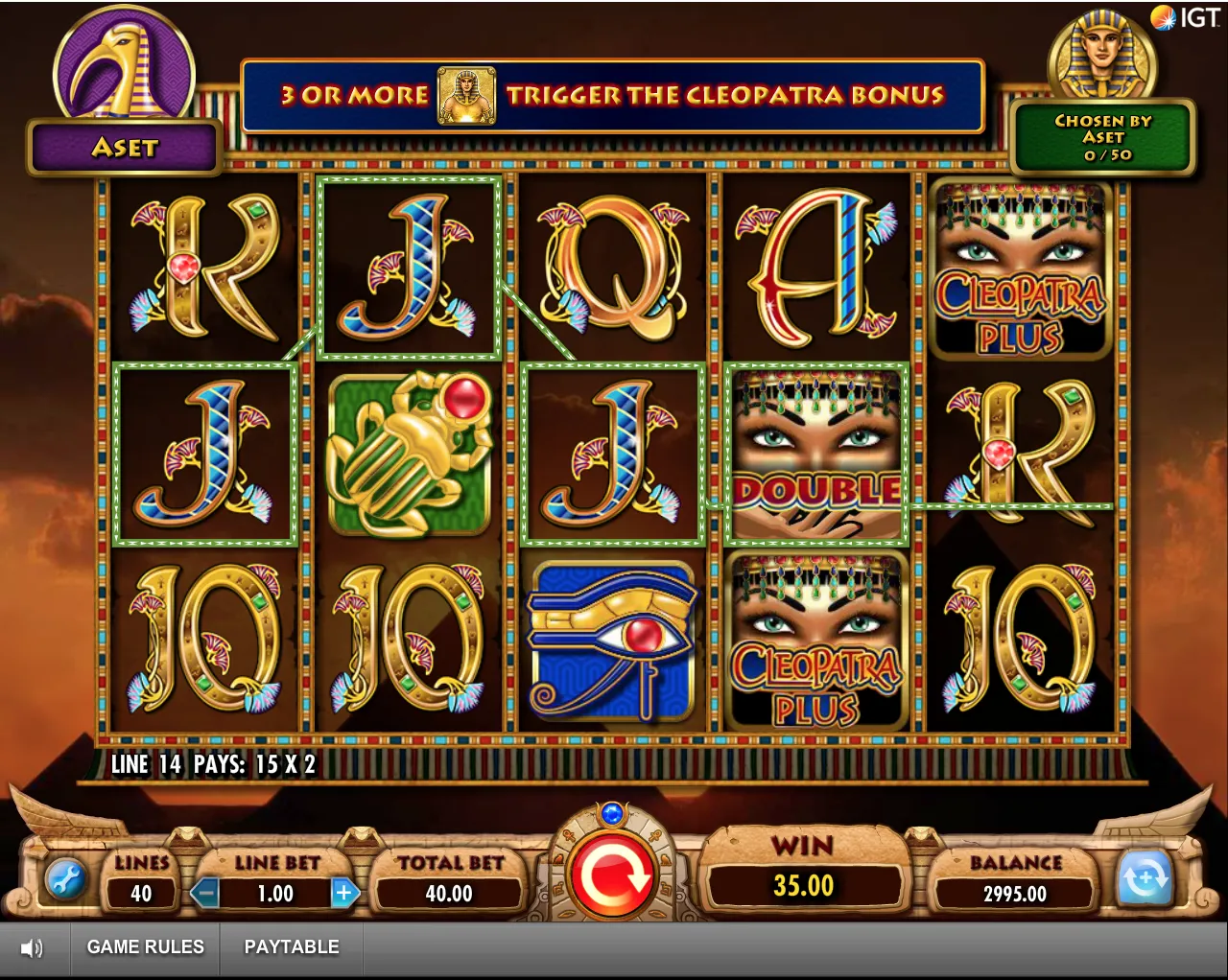Image resolution: width=1228 pixels, height=980 pixels.
Task: Increase line bet with plus button
Action: (344, 893)
